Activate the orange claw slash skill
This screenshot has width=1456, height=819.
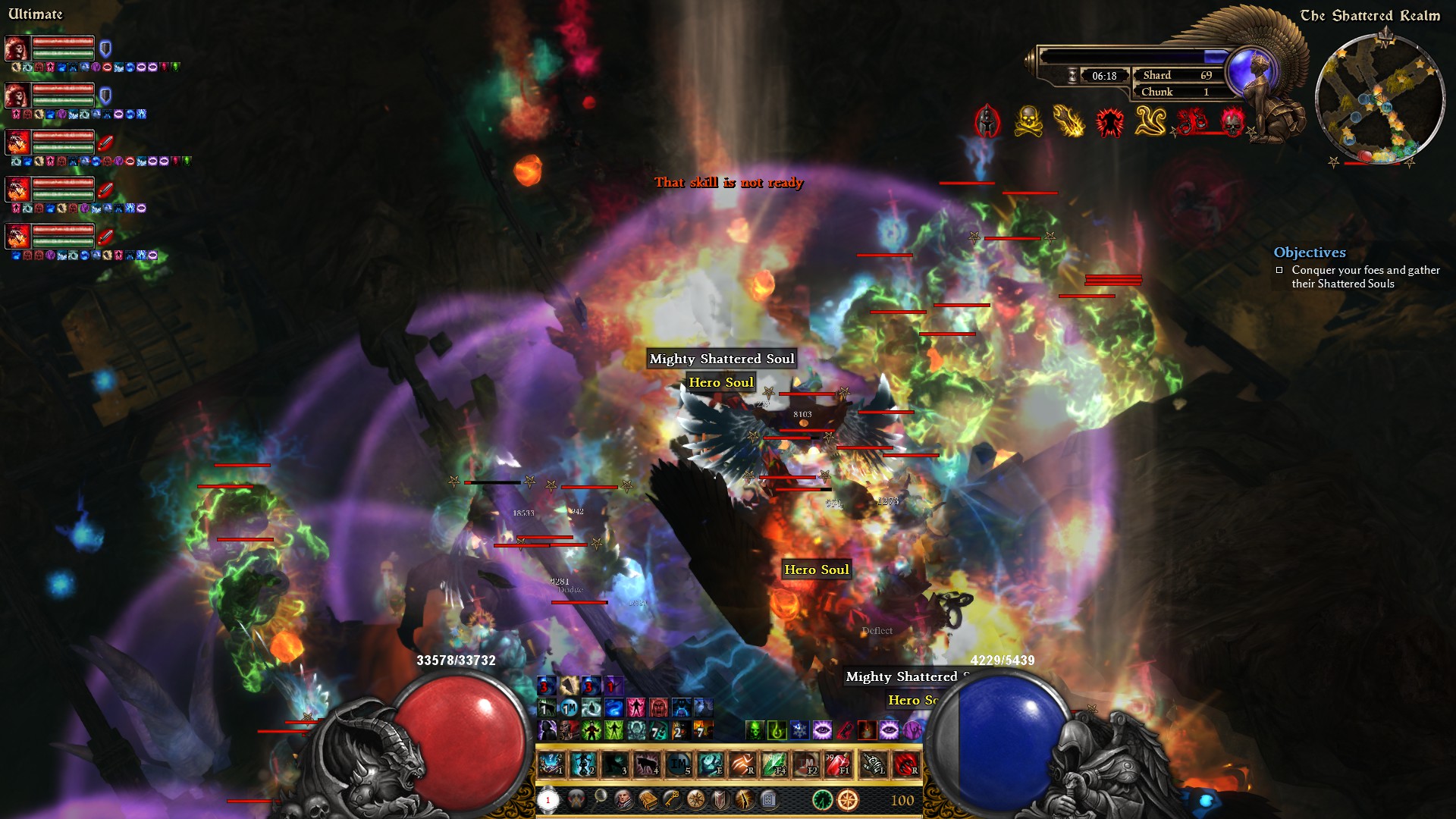(x=742, y=764)
